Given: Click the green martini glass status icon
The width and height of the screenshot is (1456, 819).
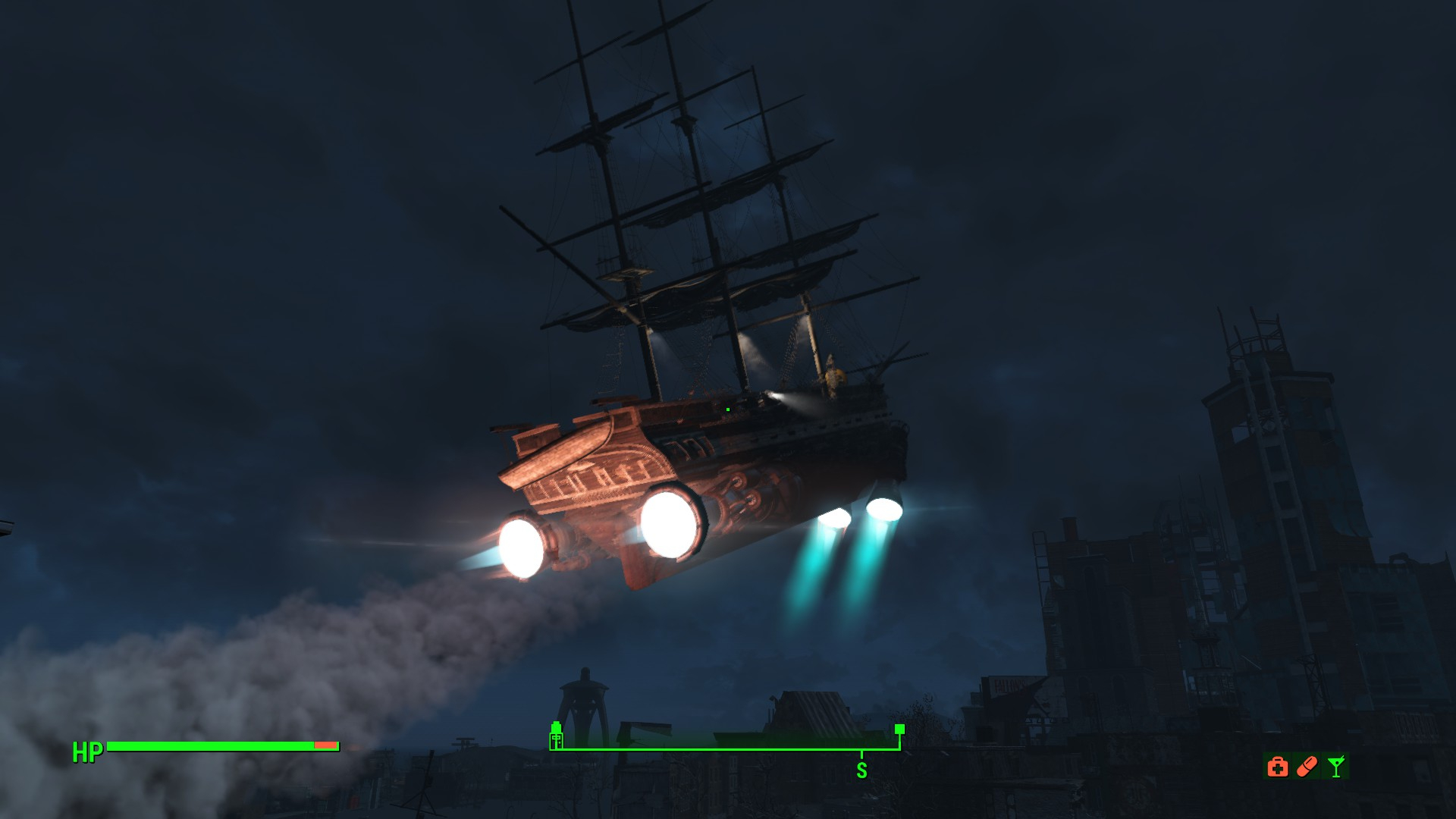Looking at the screenshot, I should click(x=1336, y=767).
